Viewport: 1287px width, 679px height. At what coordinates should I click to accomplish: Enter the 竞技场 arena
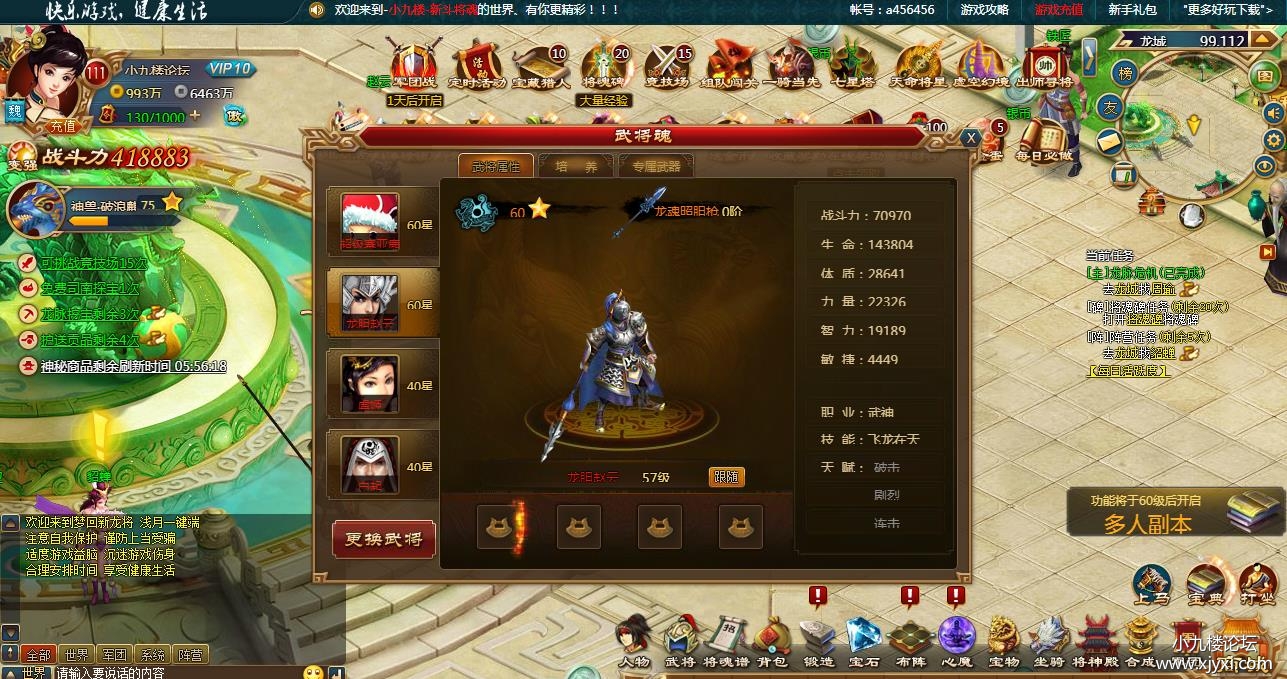(x=667, y=66)
